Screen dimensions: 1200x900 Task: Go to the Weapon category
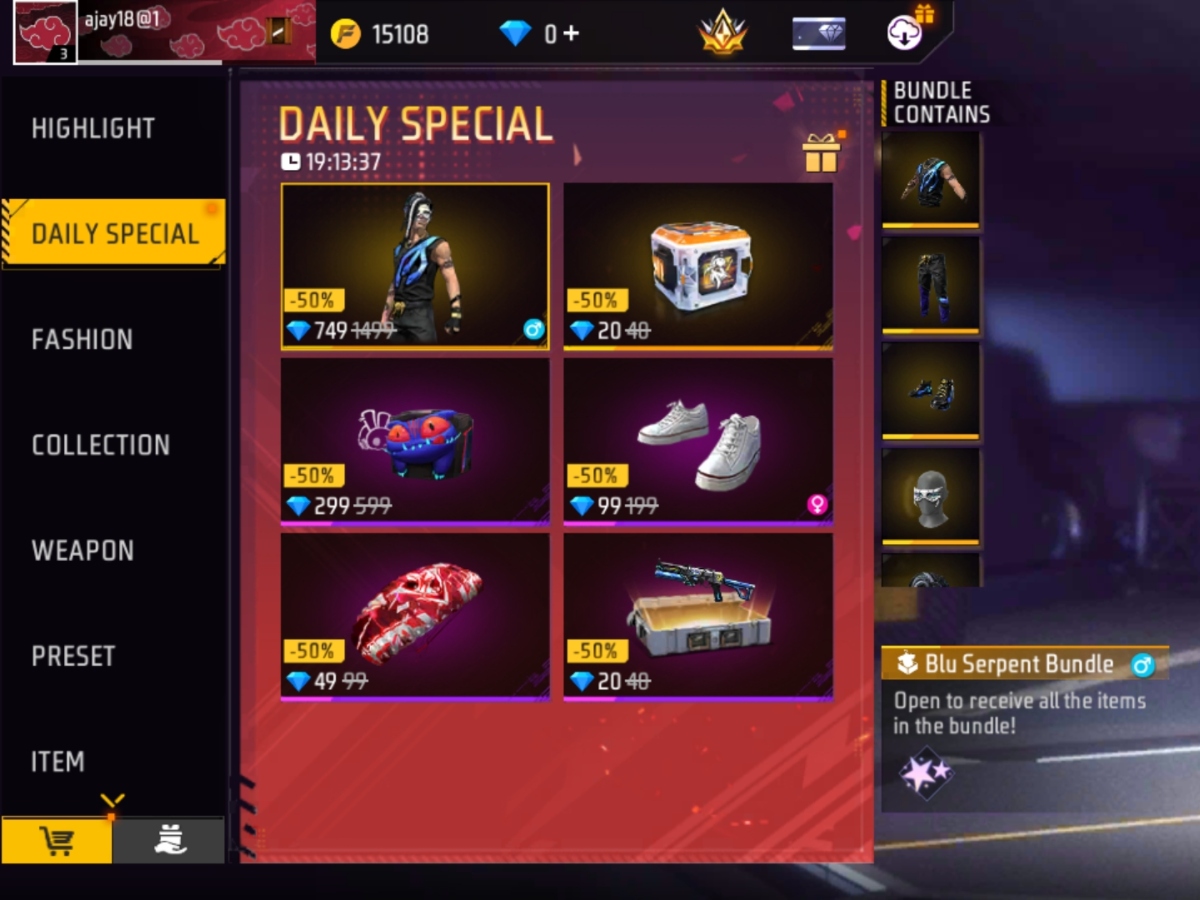pyautogui.click(x=82, y=551)
